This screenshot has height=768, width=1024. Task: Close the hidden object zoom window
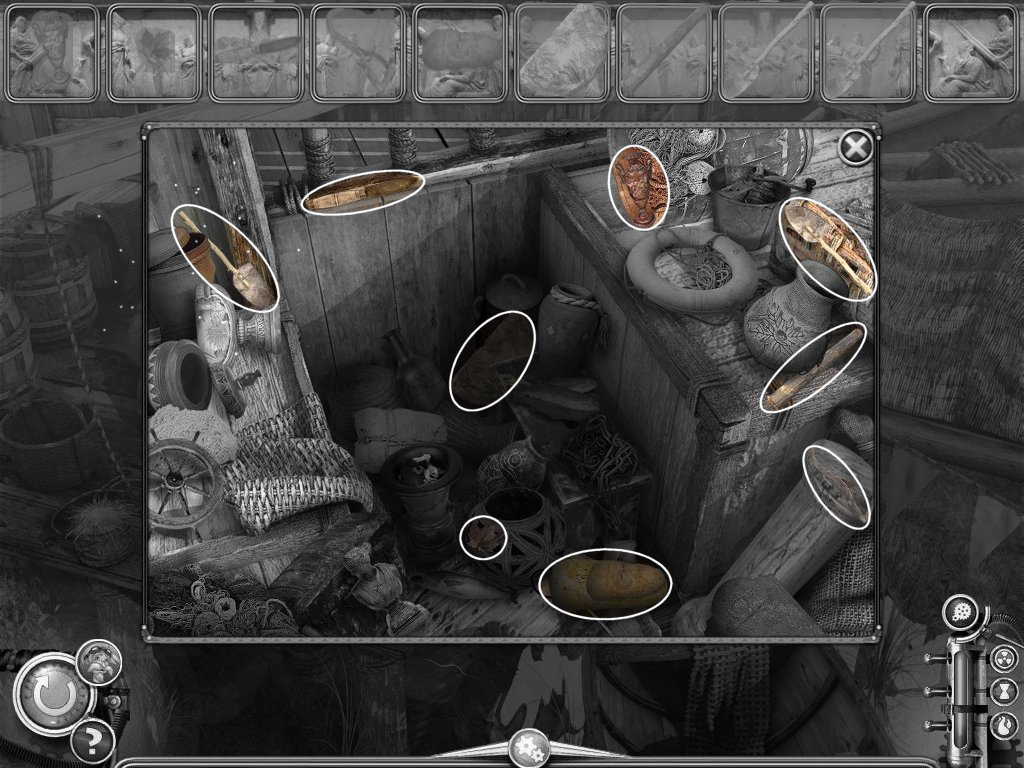tap(855, 148)
